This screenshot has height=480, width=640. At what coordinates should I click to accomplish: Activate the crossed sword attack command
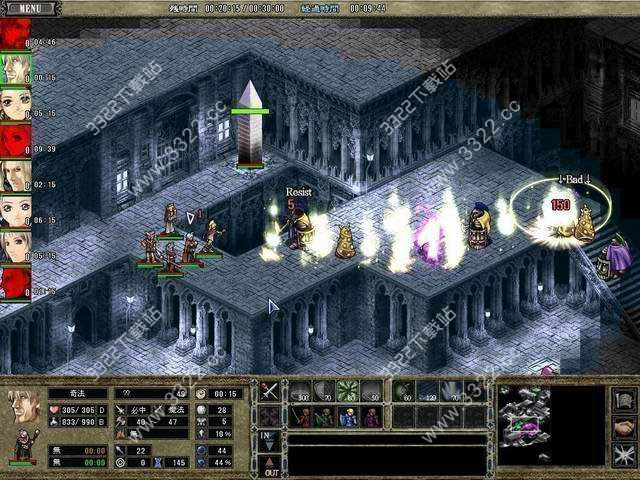tap(269, 391)
